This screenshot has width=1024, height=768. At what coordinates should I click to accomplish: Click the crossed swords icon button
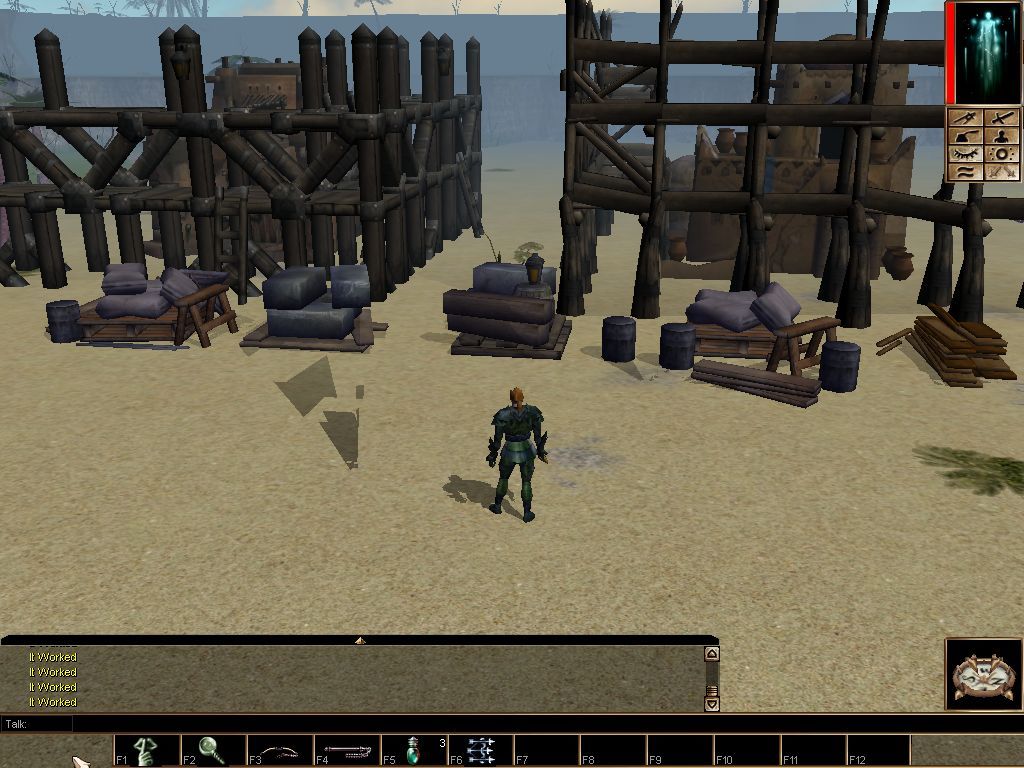click(1000, 172)
